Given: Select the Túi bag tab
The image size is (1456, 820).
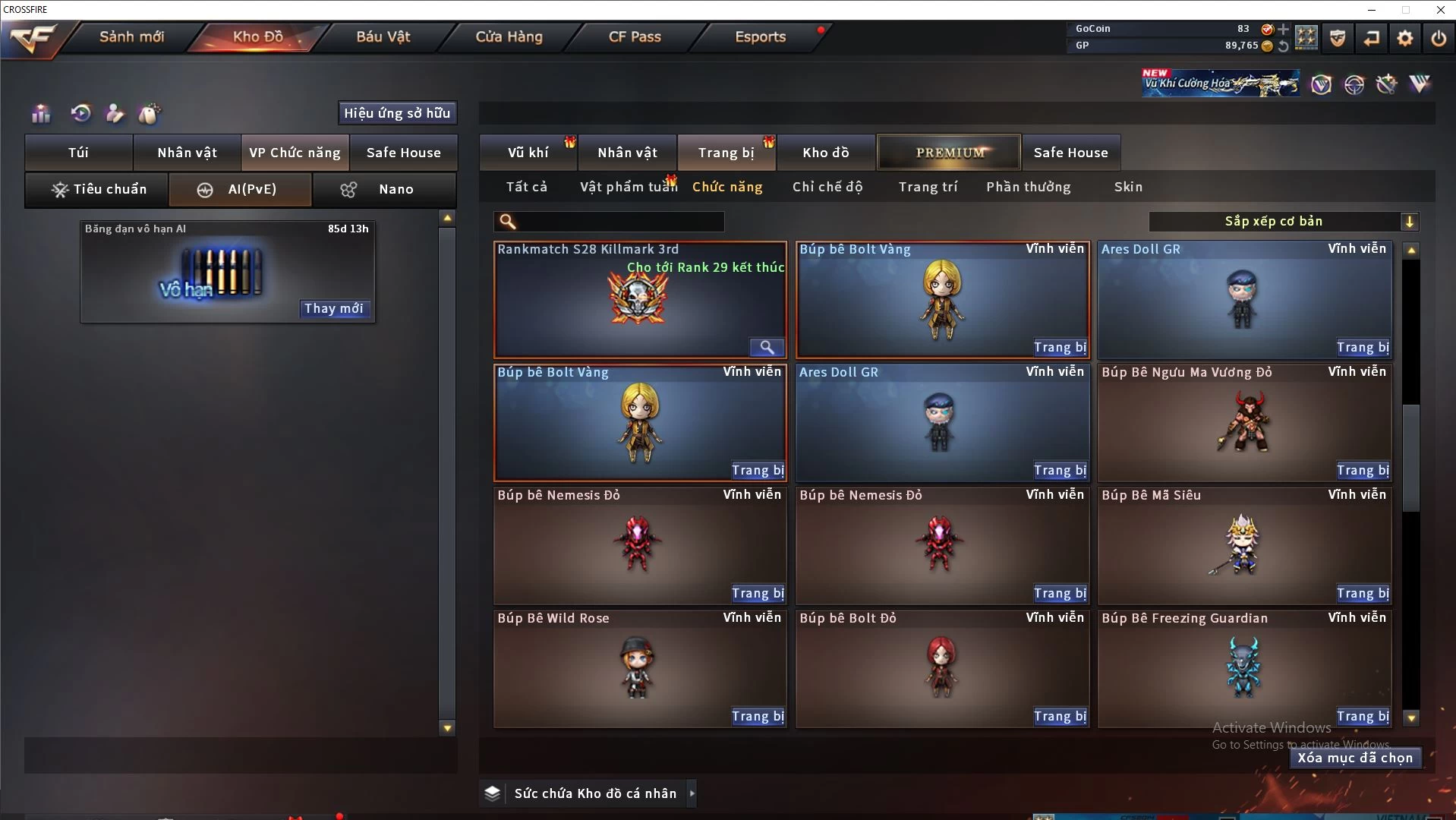Looking at the screenshot, I should (79, 153).
